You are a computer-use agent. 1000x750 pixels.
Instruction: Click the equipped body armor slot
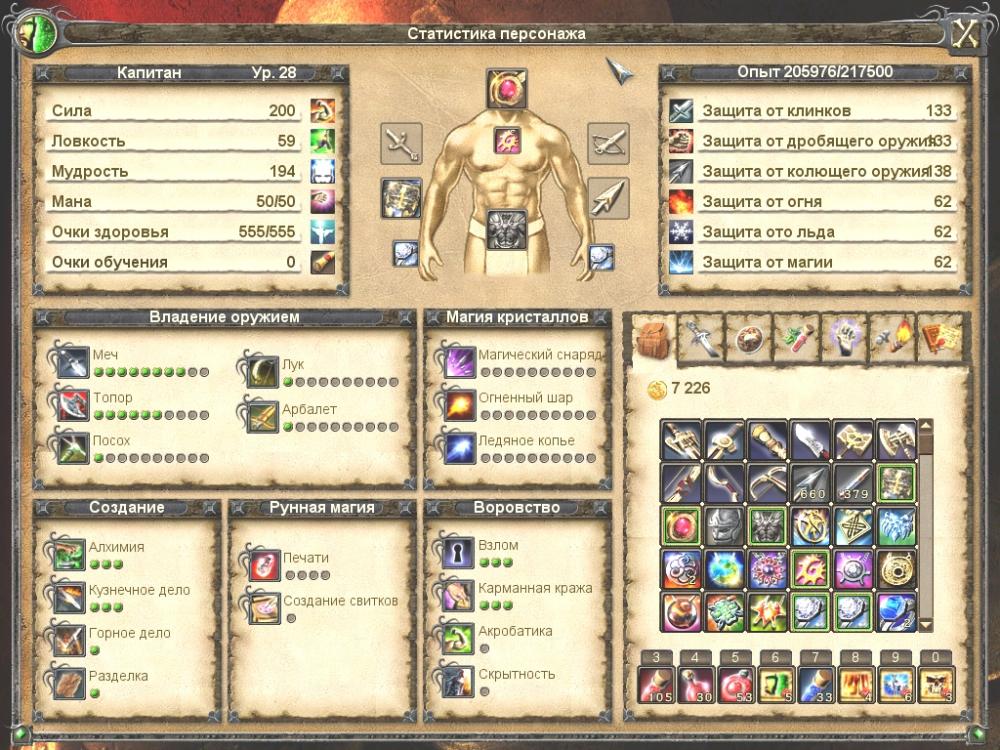click(506, 229)
